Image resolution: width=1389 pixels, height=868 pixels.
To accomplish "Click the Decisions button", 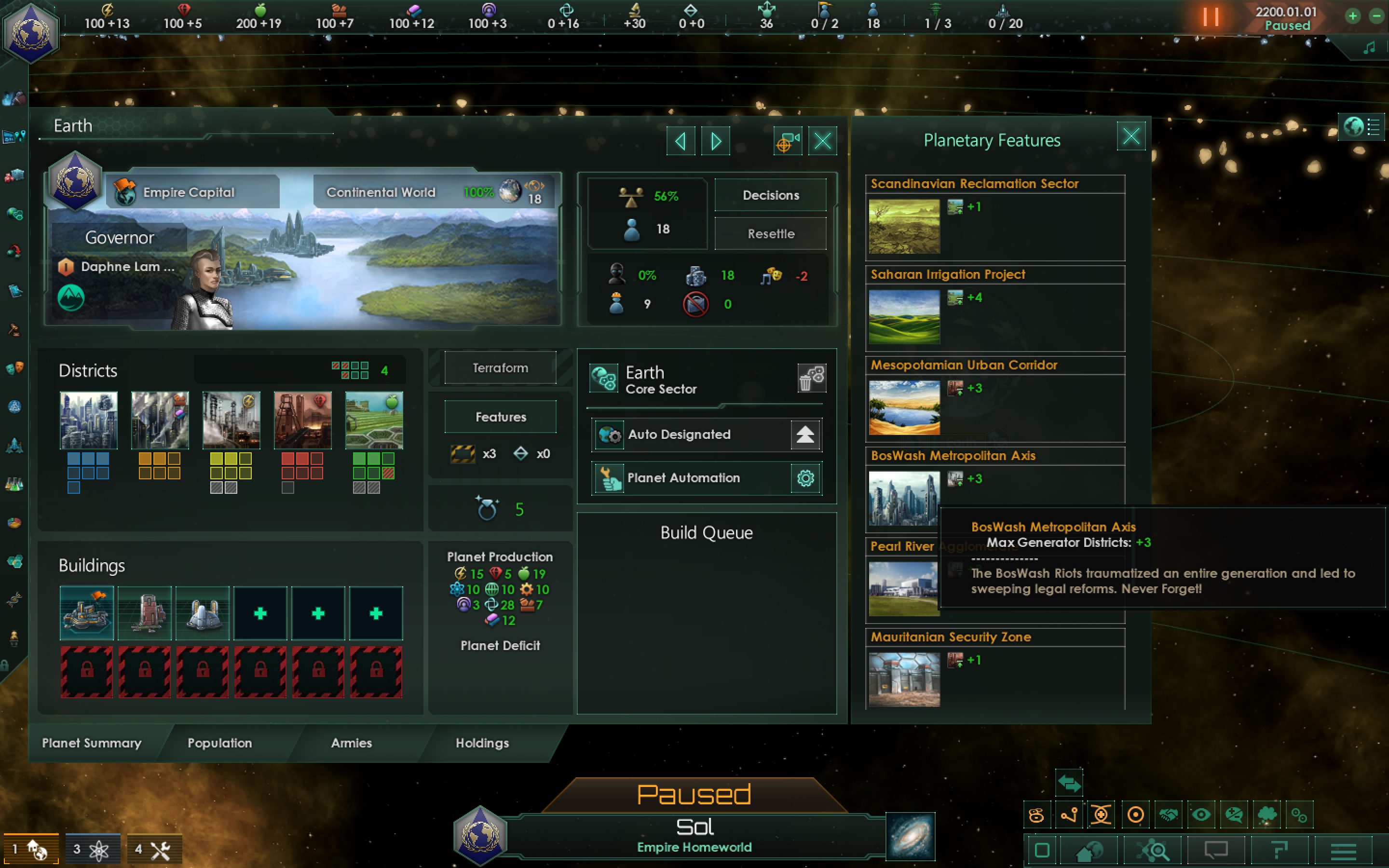I will 770,195.
